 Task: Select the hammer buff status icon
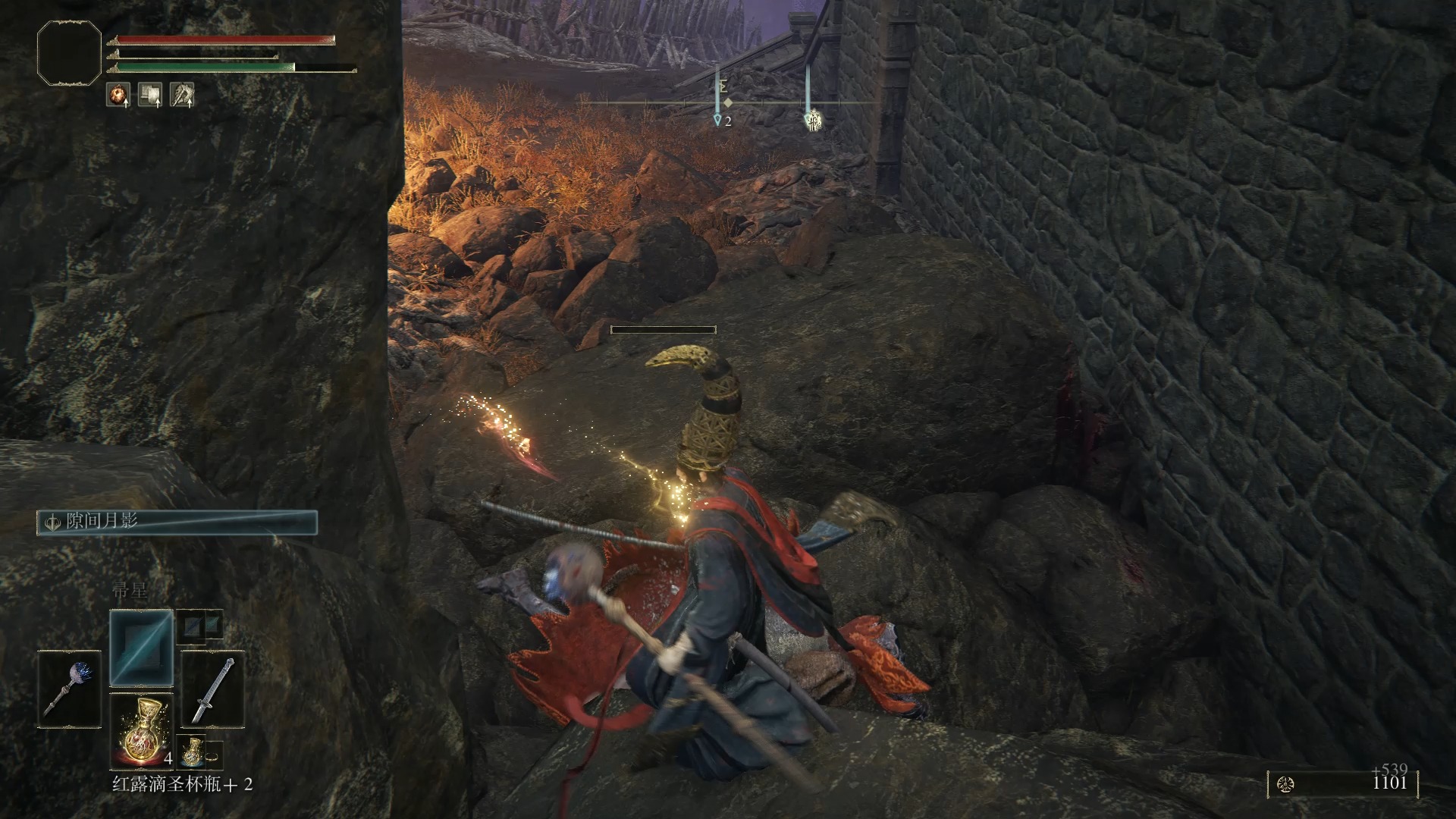click(x=150, y=94)
